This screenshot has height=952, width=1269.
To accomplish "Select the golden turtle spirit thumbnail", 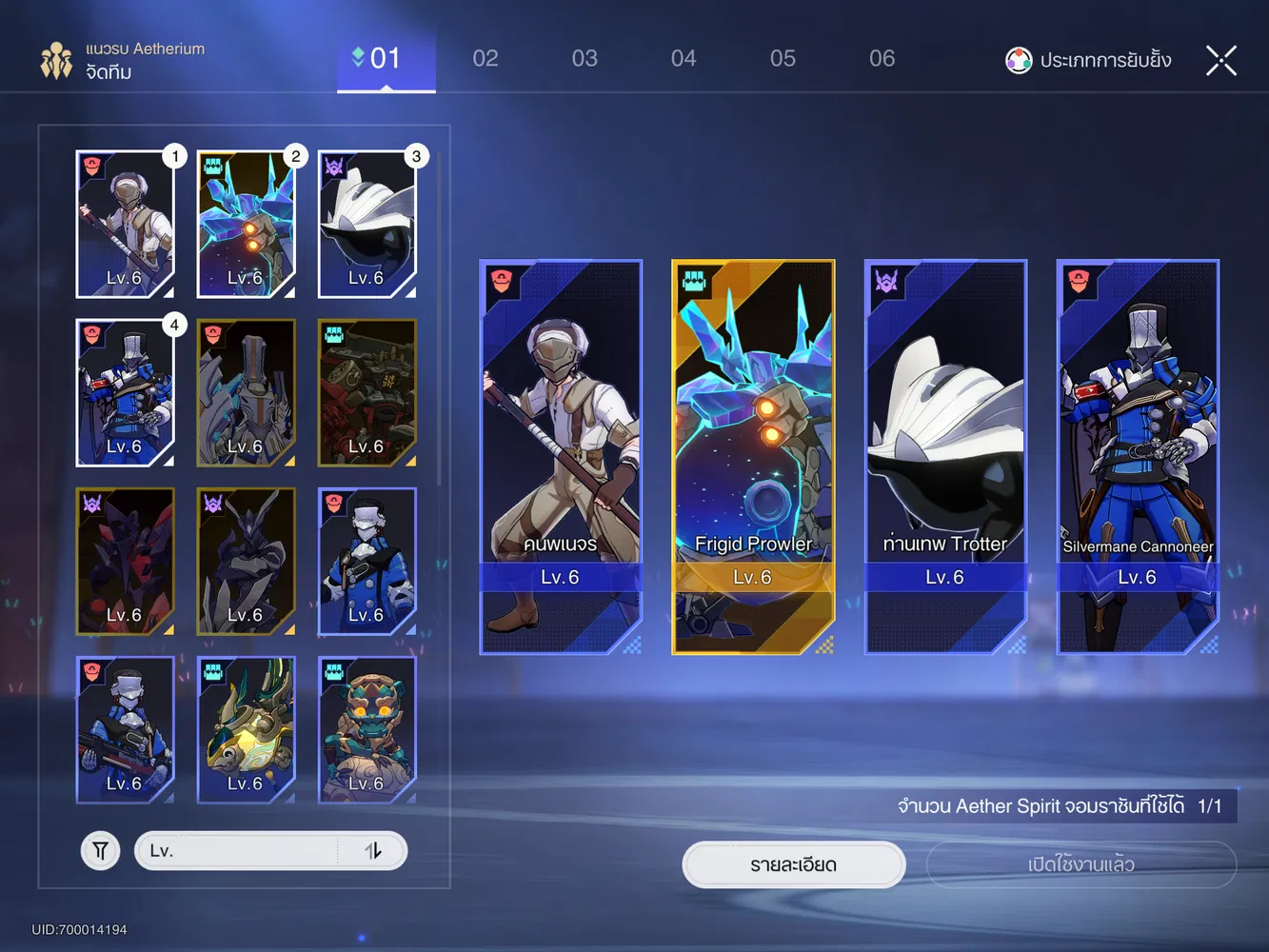I will click(x=246, y=730).
